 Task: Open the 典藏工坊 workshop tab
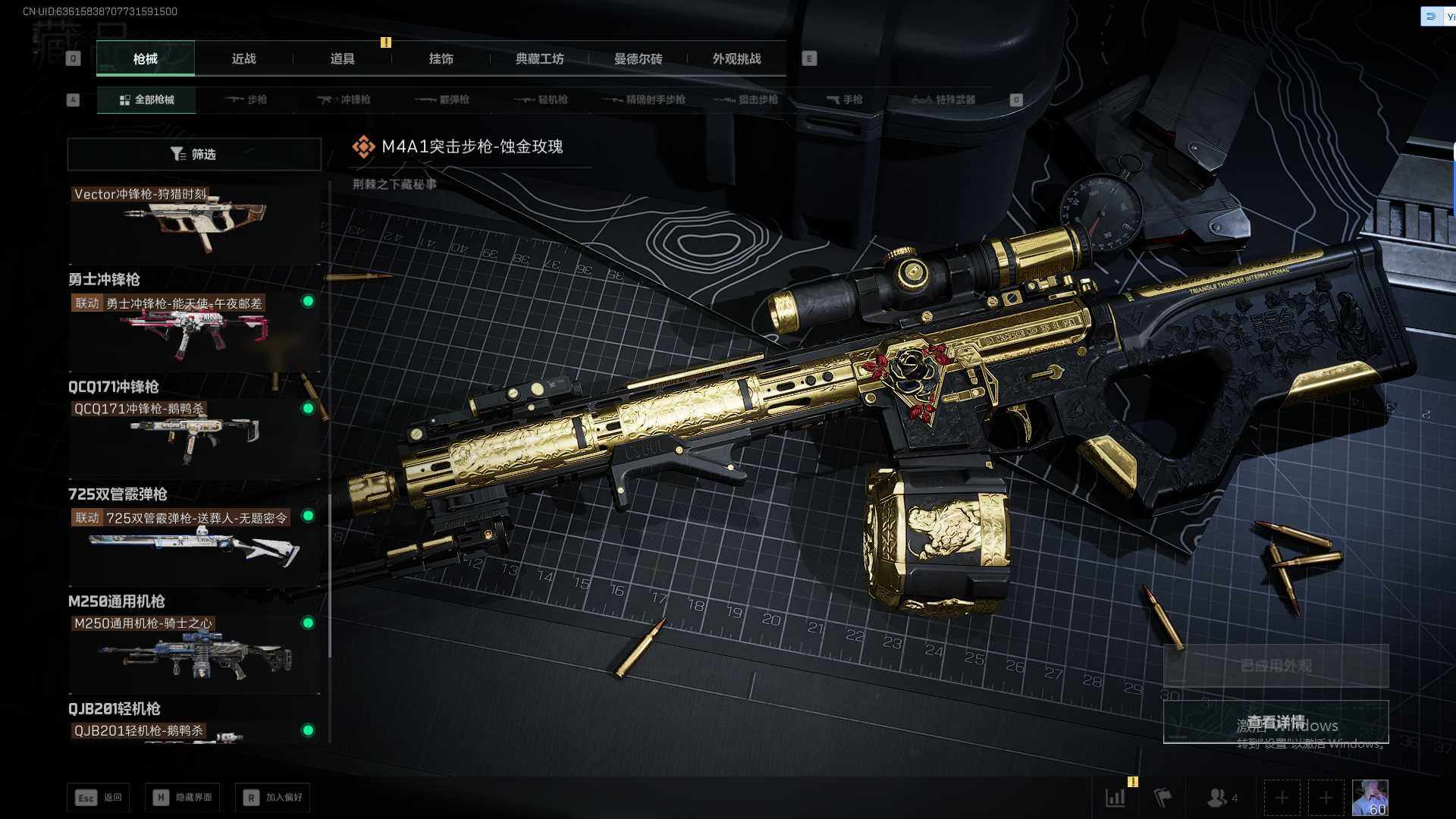point(539,58)
